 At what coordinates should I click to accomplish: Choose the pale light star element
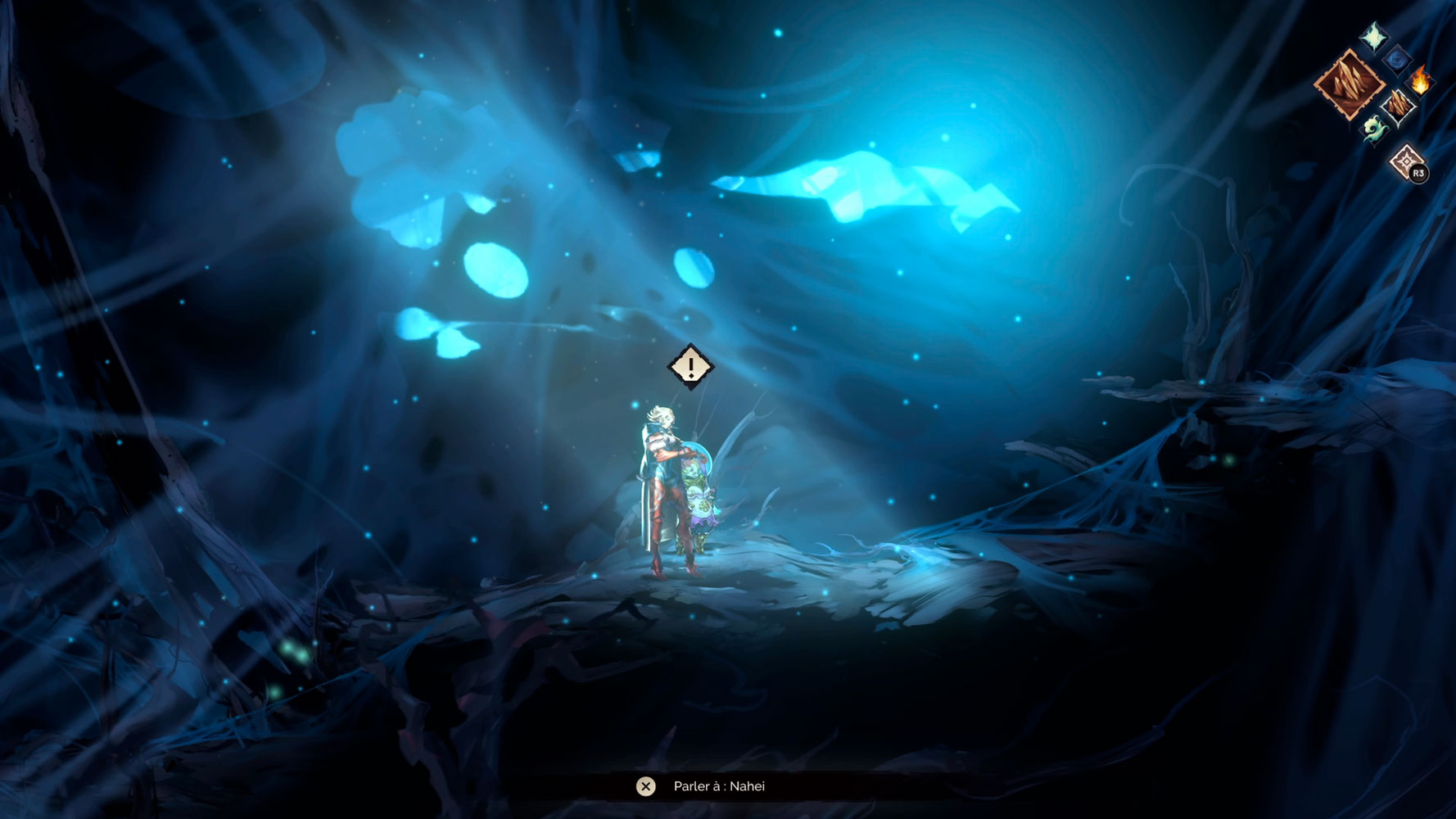1374,37
